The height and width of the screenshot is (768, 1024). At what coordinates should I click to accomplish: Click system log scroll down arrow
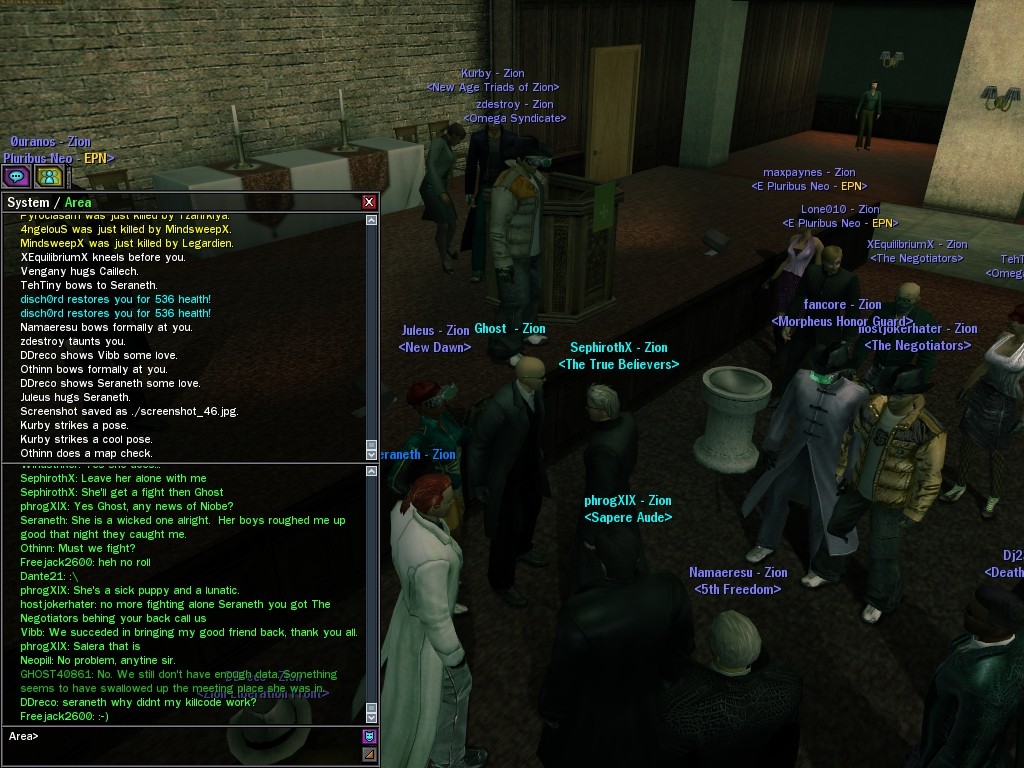[x=372, y=454]
